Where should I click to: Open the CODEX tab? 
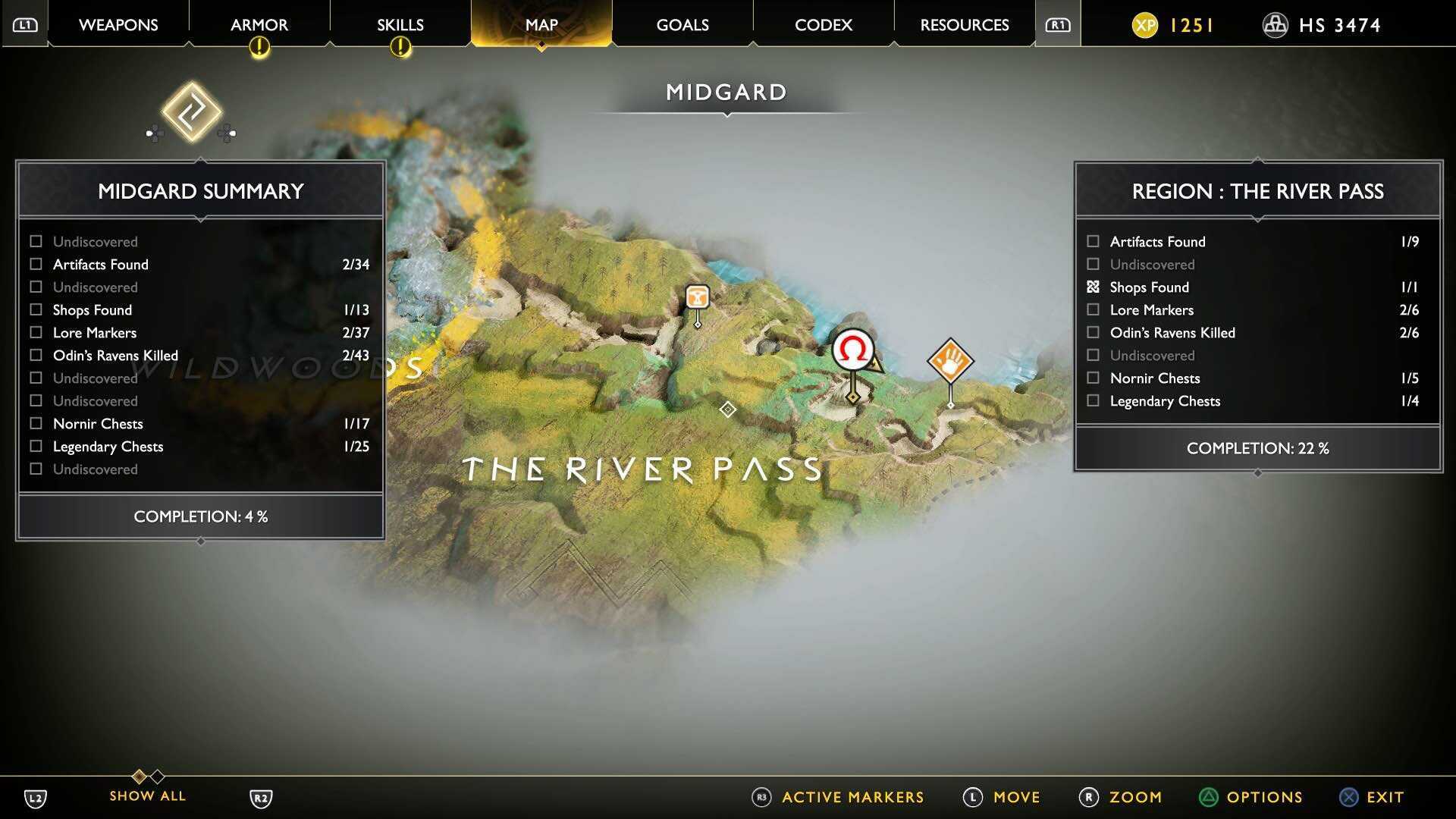coord(822,24)
